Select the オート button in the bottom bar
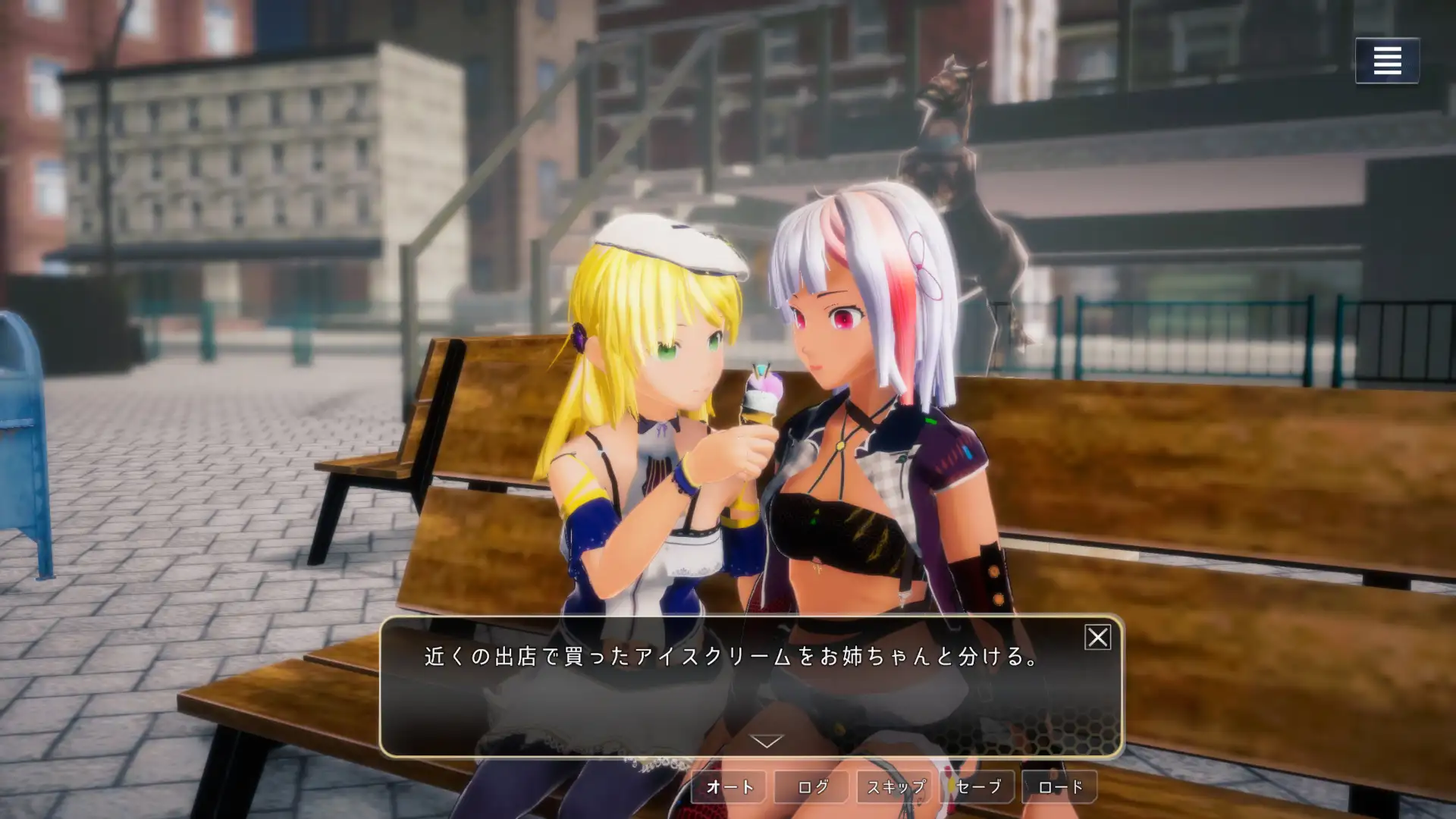The image size is (1456, 819). pyautogui.click(x=730, y=786)
